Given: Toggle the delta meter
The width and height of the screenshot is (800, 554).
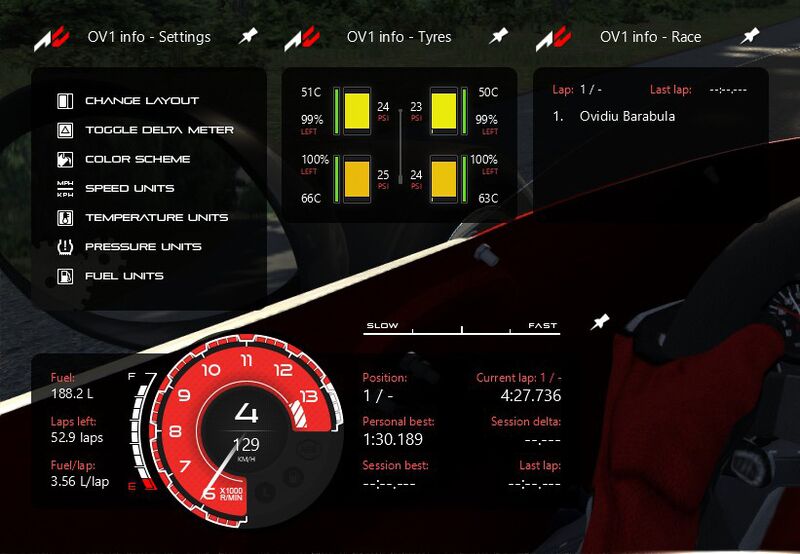Looking at the screenshot, I should pos(159,130).
